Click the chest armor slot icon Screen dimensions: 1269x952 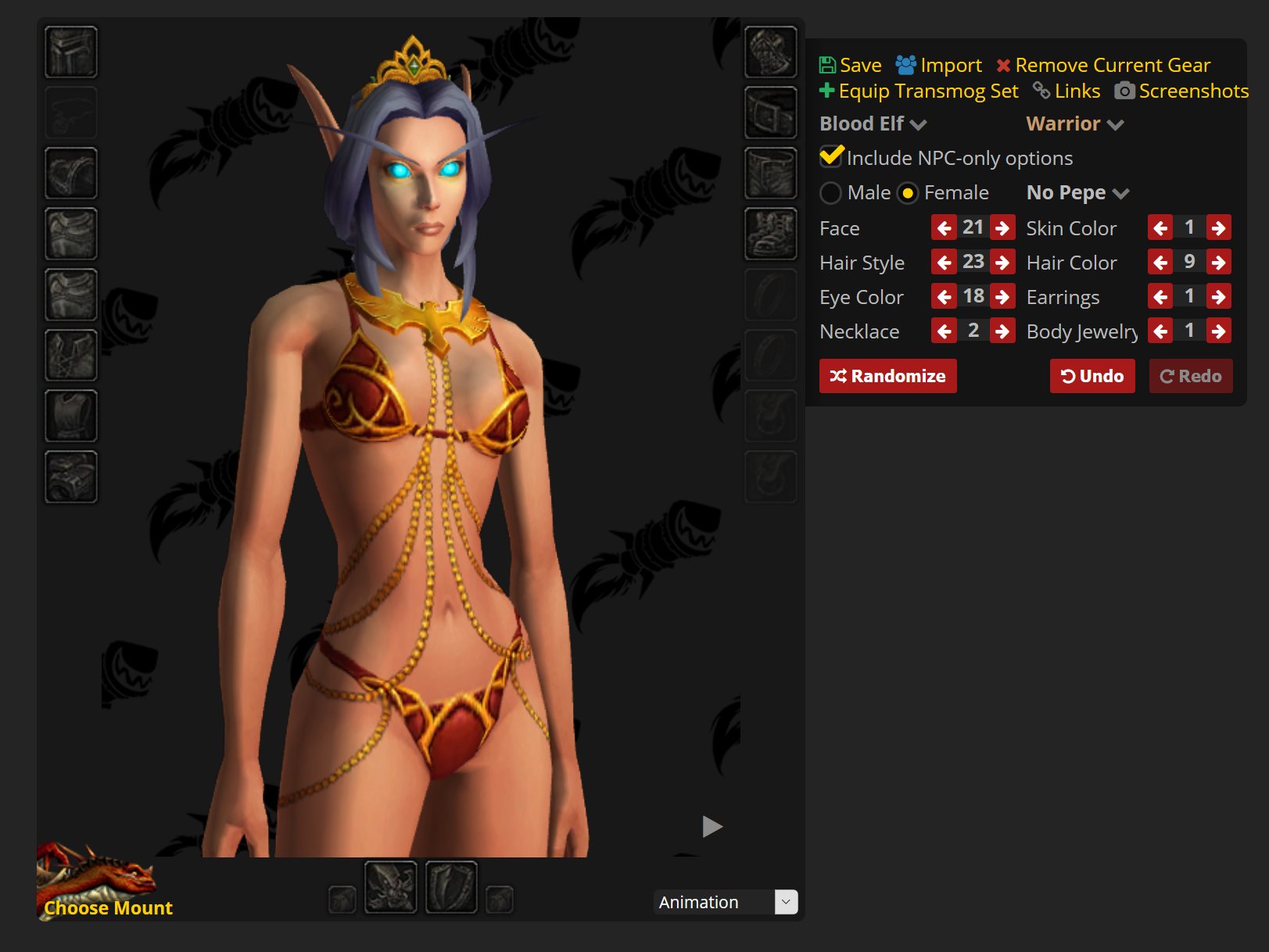point(70,294)
